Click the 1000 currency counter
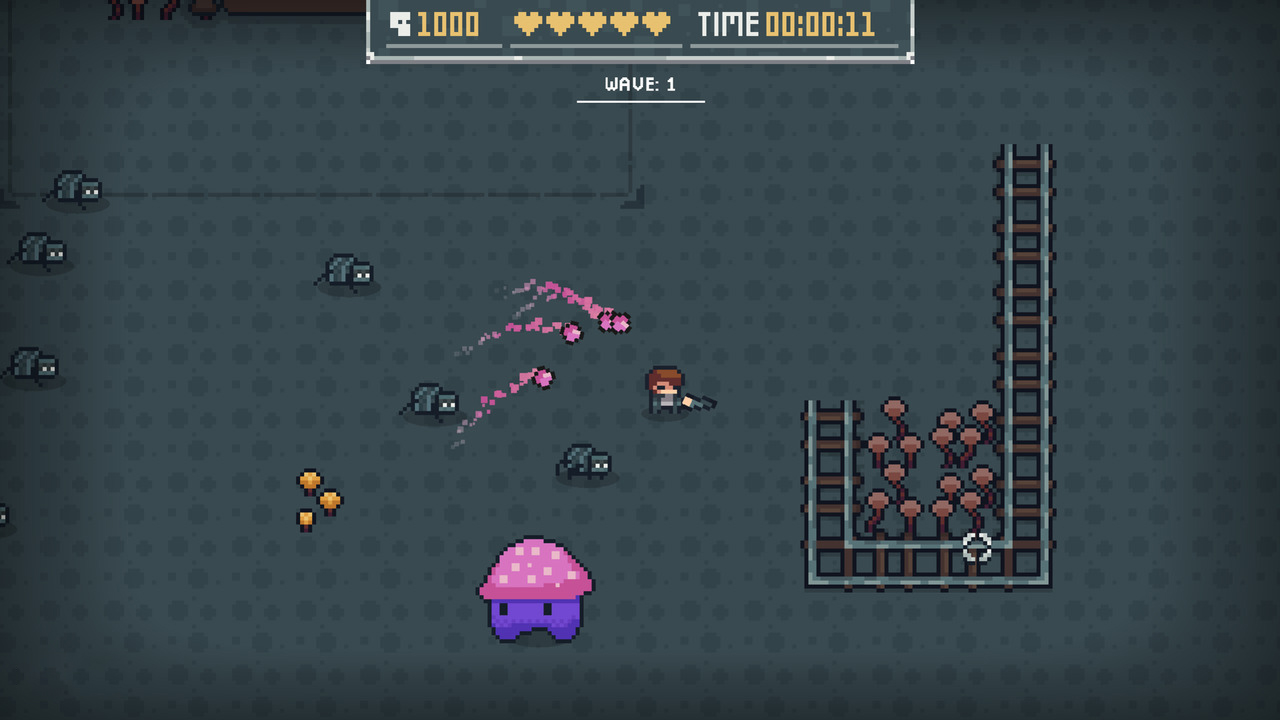 point(447,22)
